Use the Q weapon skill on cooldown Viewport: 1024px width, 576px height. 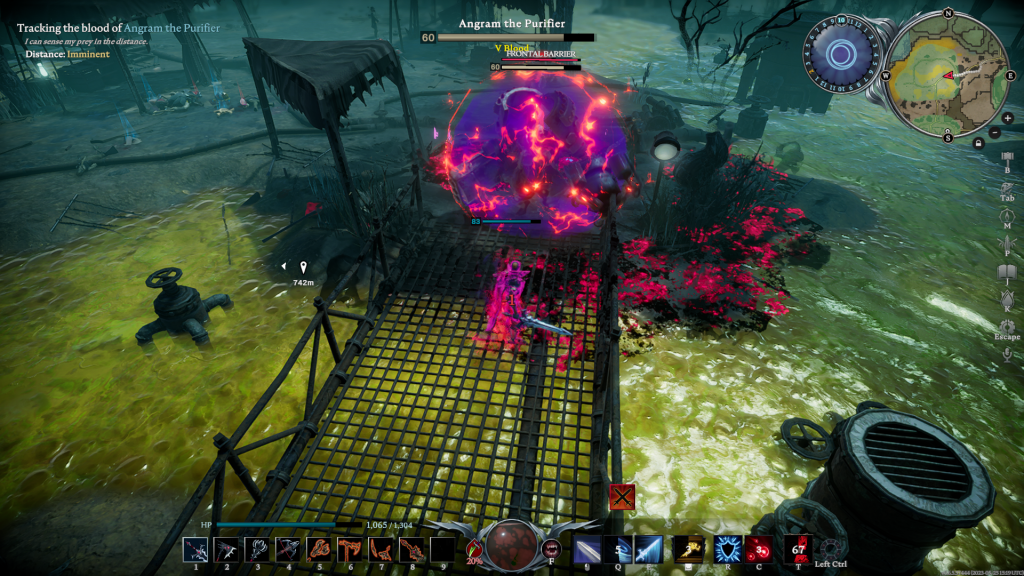click(618, 549)
